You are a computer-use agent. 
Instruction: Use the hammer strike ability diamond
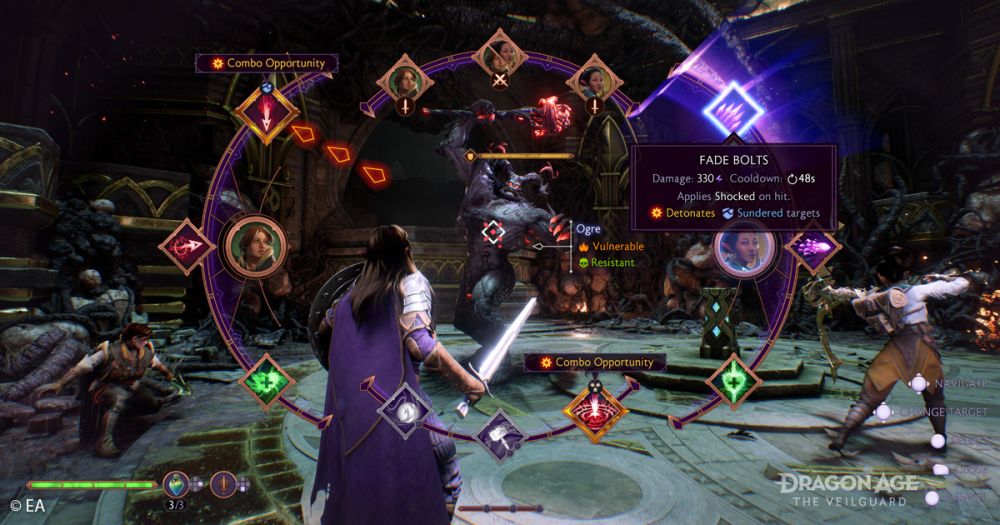[500, 434]
